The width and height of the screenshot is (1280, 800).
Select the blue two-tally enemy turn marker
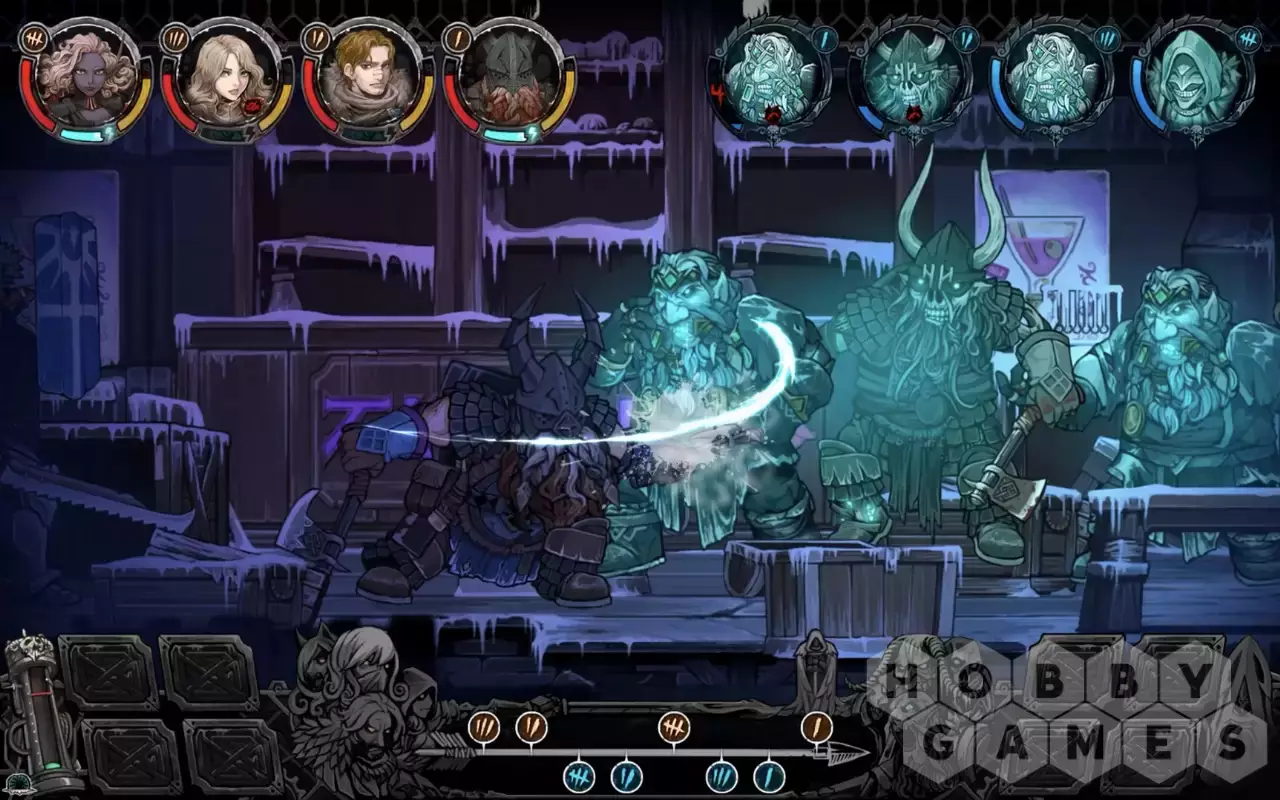pyautogui.click(x=626, y=776)
